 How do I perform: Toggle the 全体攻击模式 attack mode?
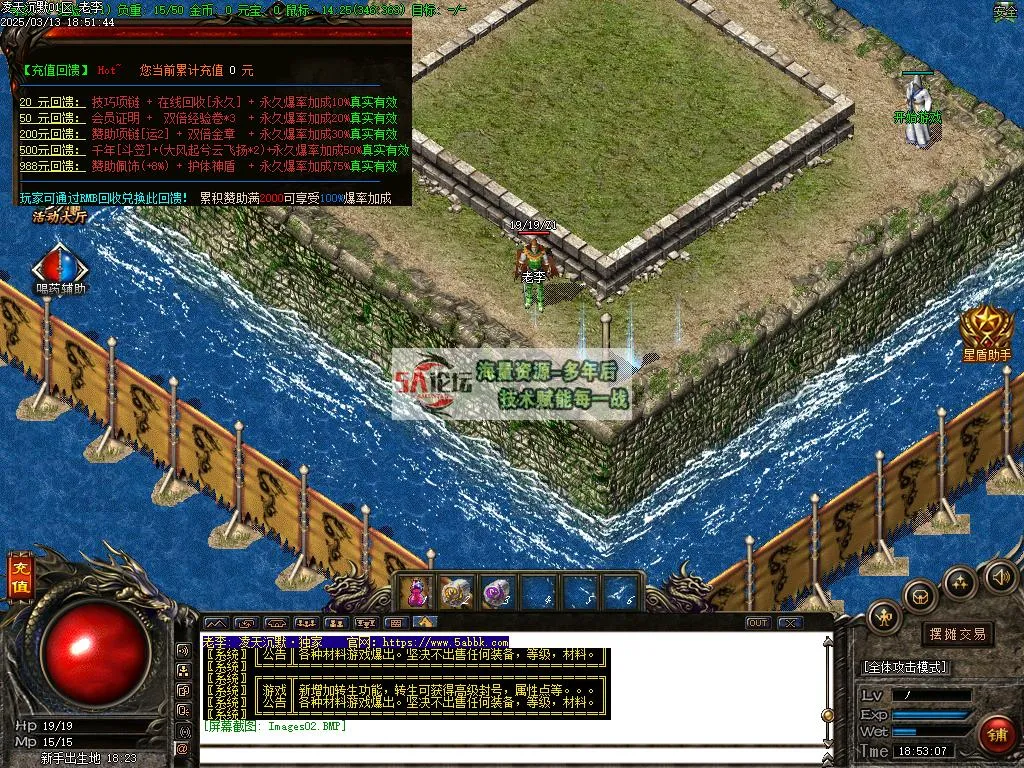(x=905, y=667)
